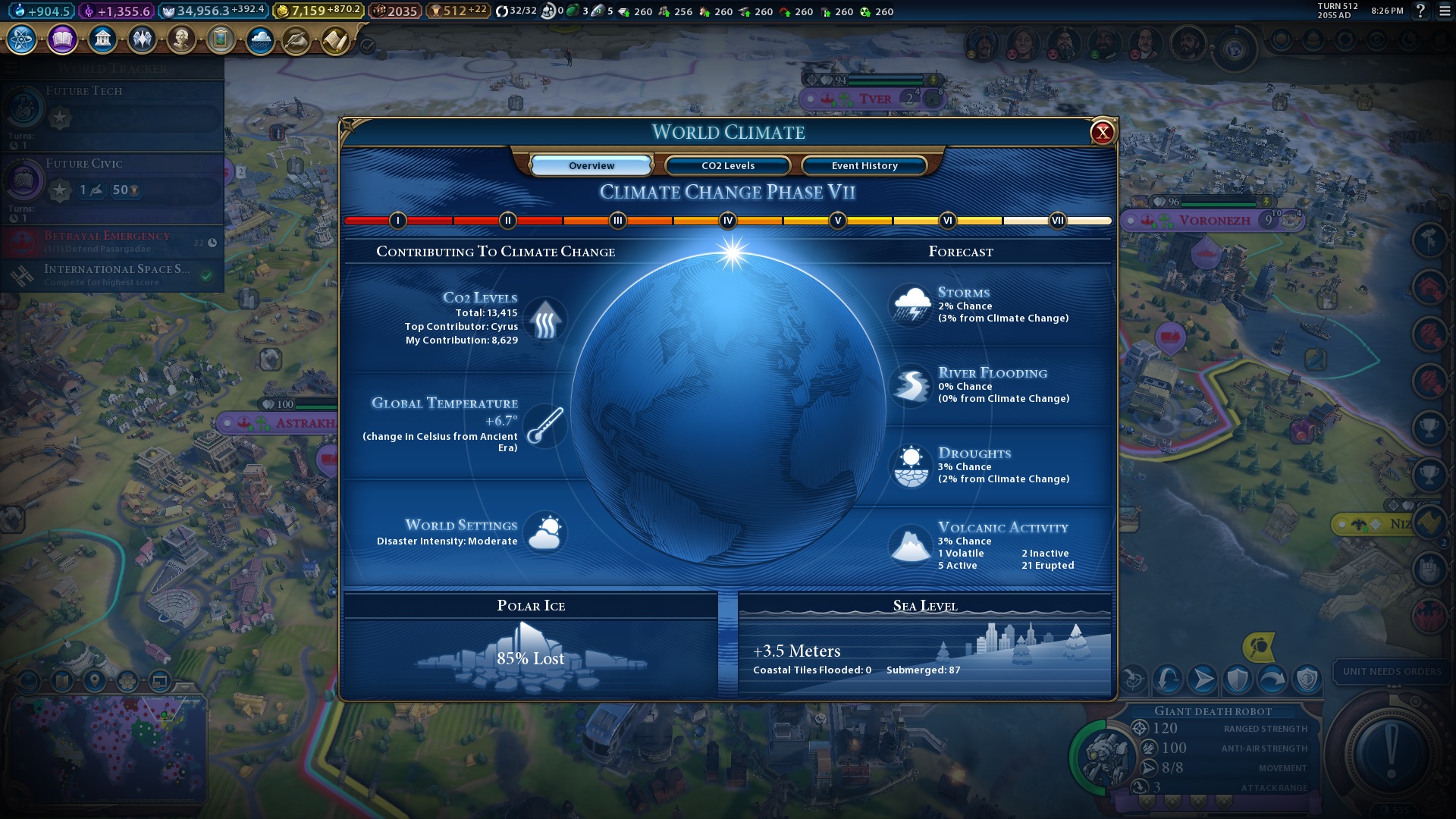Open the hamburger game menu
The width and height of the screenshot is (1456, 819).
tap(1445, 11)
